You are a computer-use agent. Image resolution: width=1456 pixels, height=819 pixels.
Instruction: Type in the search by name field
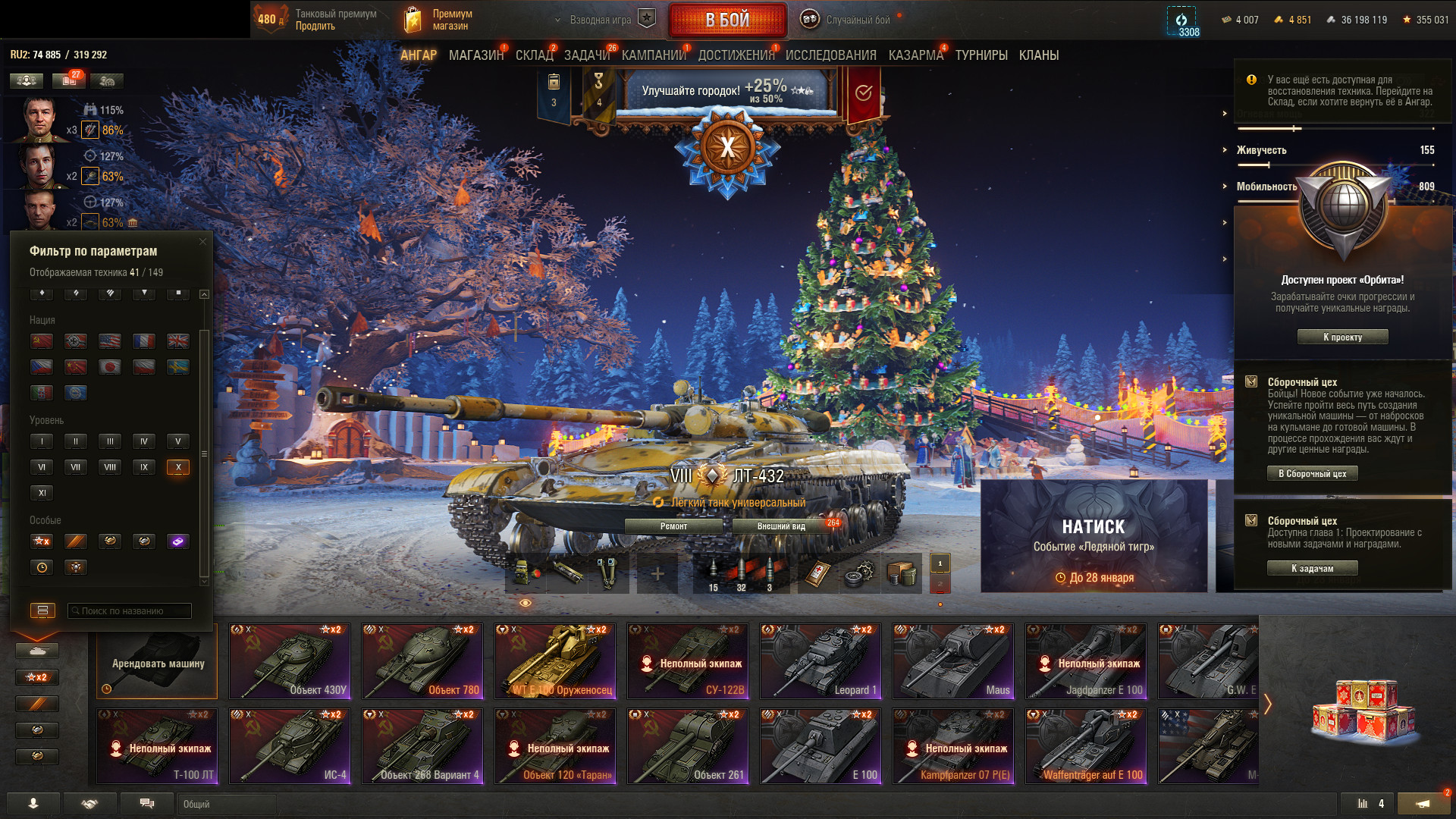(129, 610)
